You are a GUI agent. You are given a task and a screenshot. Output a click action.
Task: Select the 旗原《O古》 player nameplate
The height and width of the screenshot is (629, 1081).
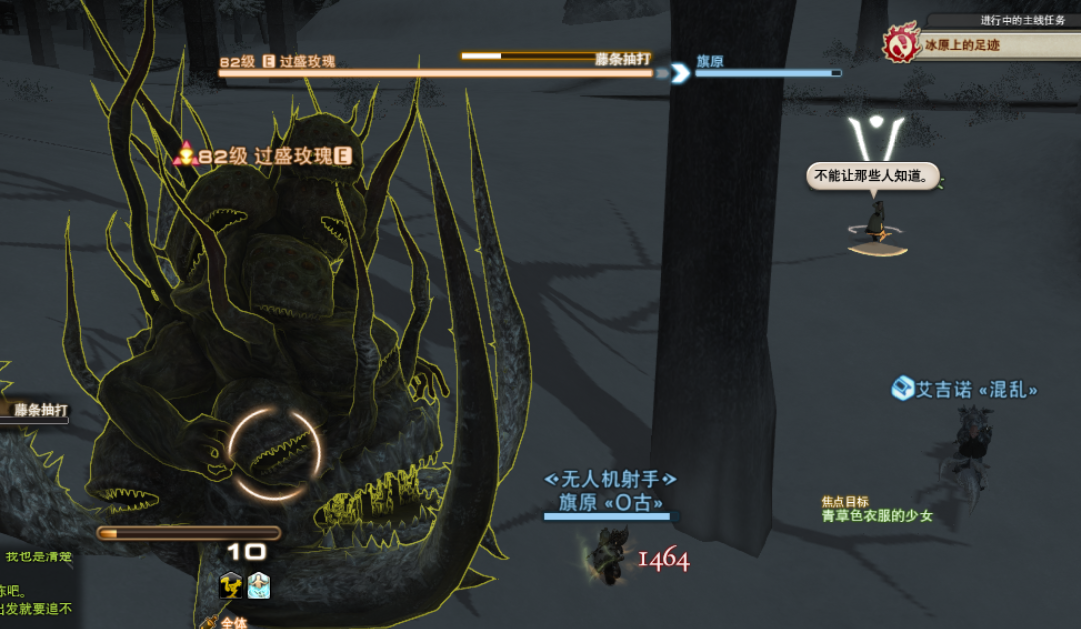(x=610, y=503)
